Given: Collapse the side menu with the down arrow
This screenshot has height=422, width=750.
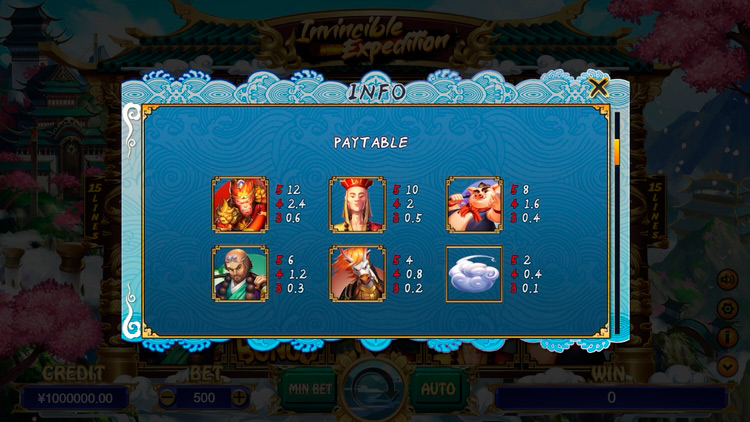Looking at the screenshot, I should click(728, 366).
